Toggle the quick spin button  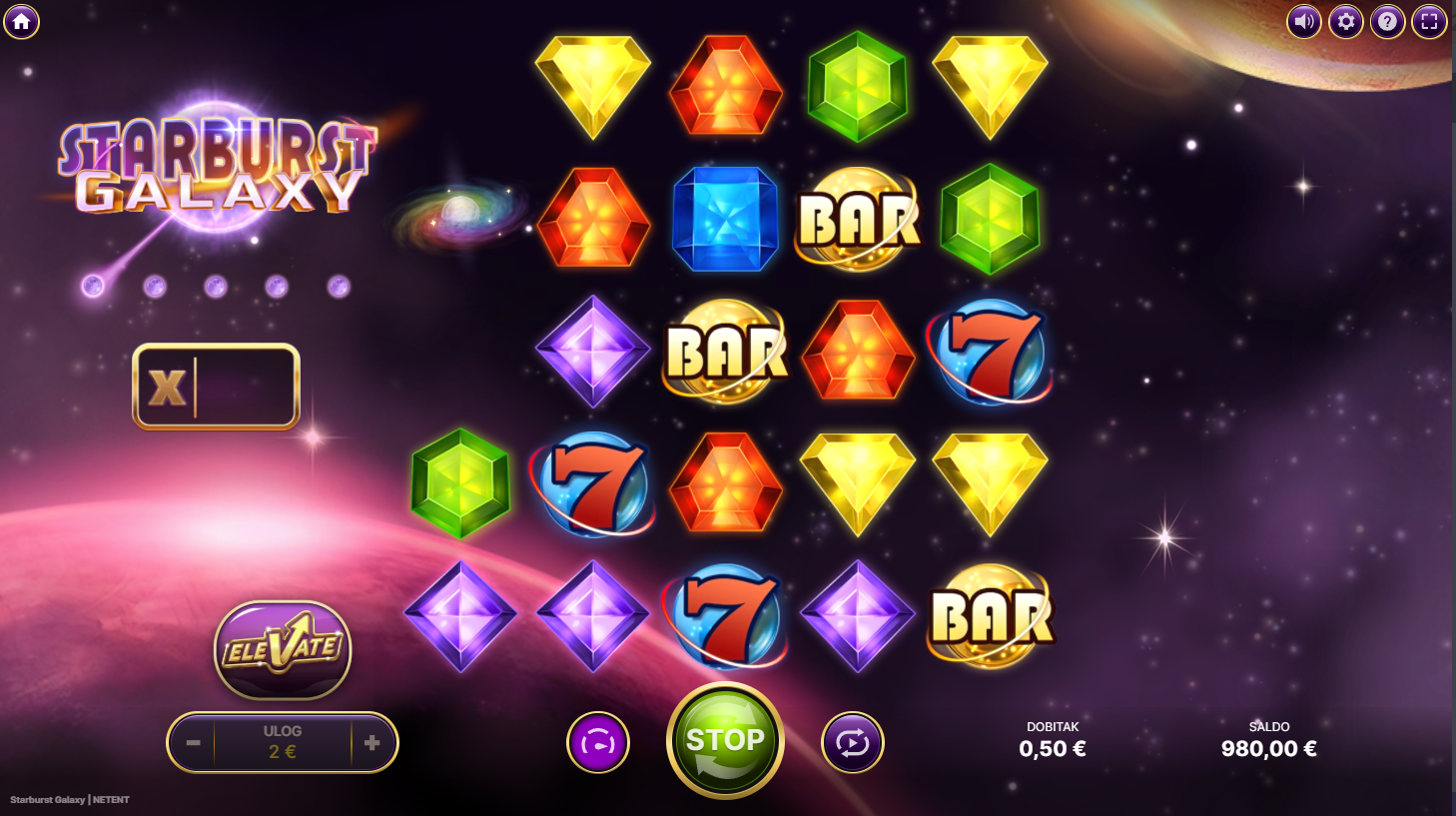(x=597, y=743)
